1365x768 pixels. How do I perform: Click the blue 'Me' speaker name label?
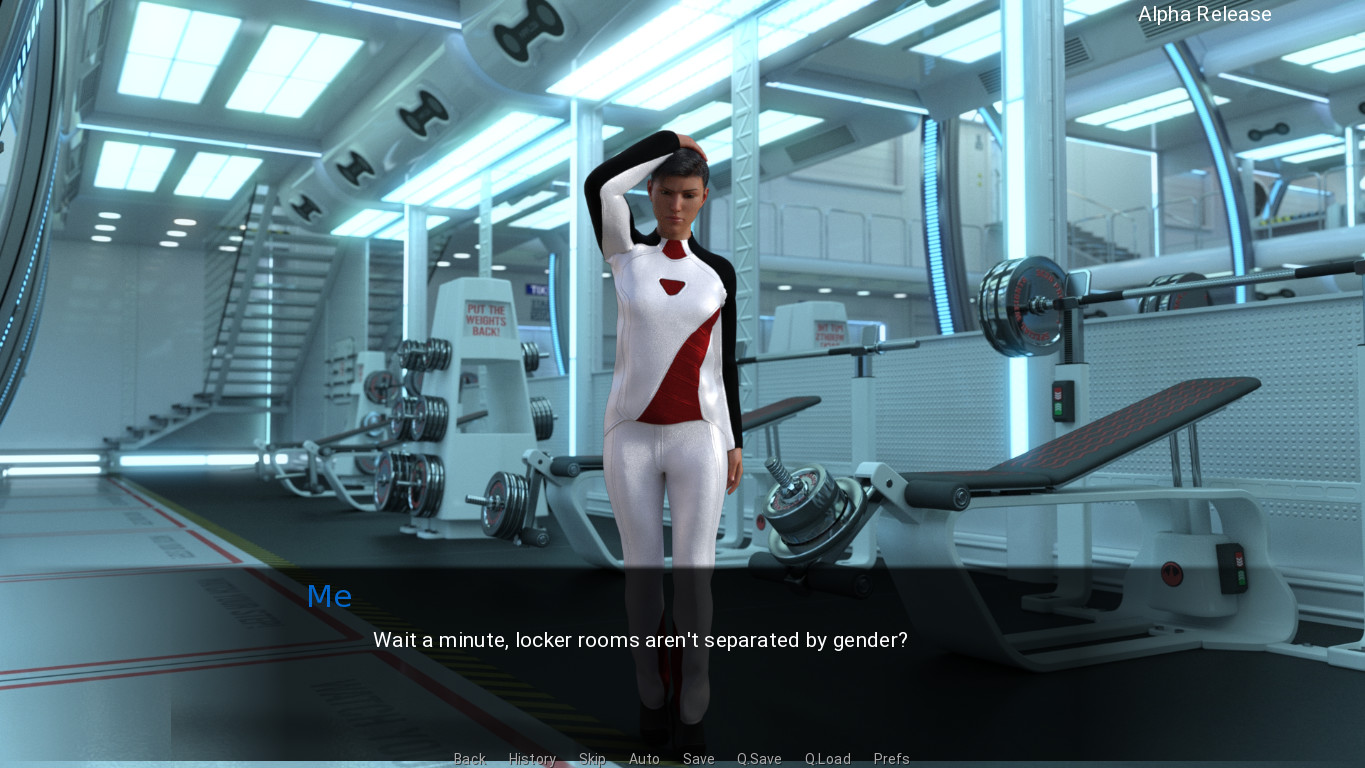tap(329, 597)
